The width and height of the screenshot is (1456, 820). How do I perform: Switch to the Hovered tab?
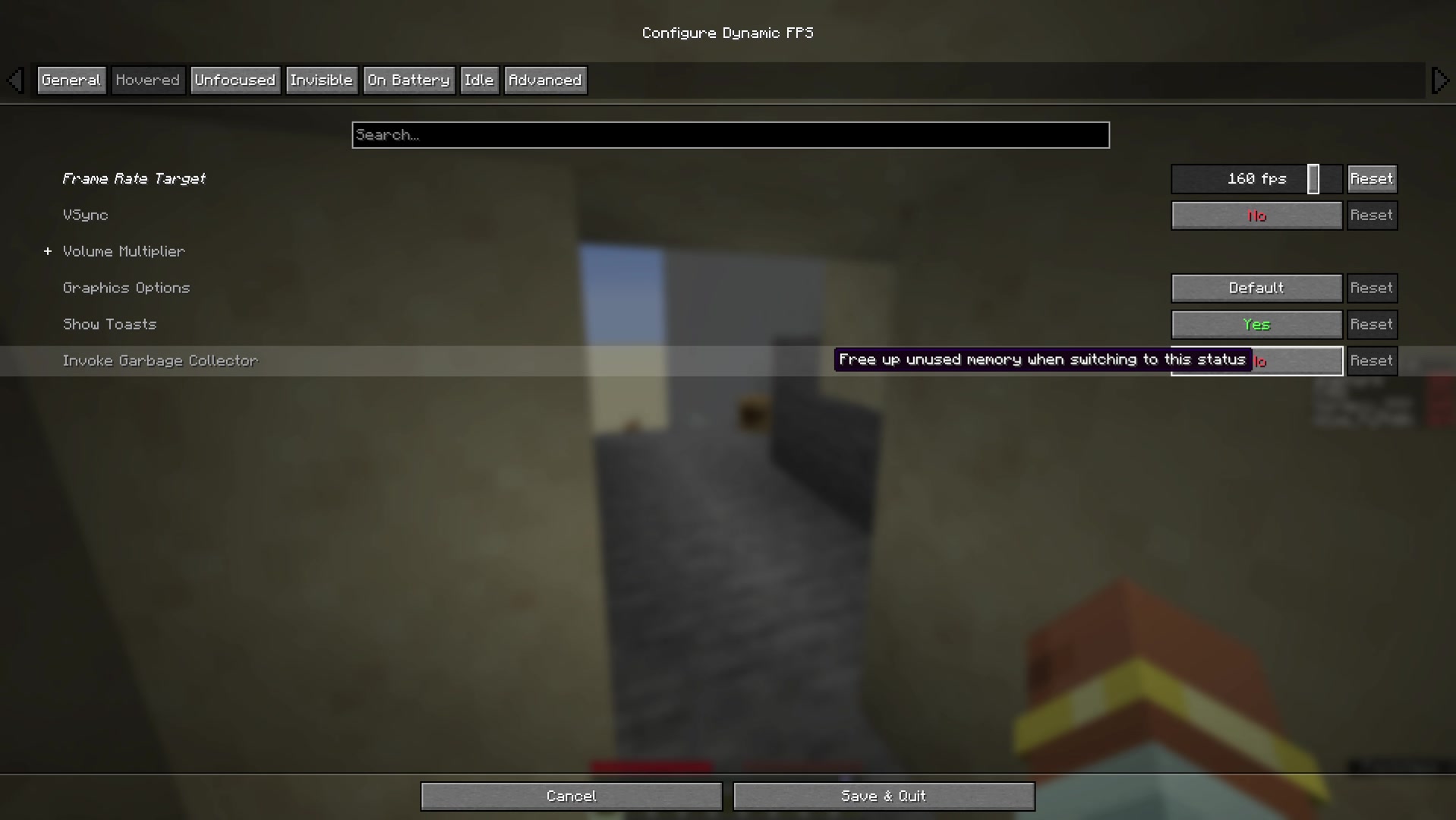[x=148, y=80]
